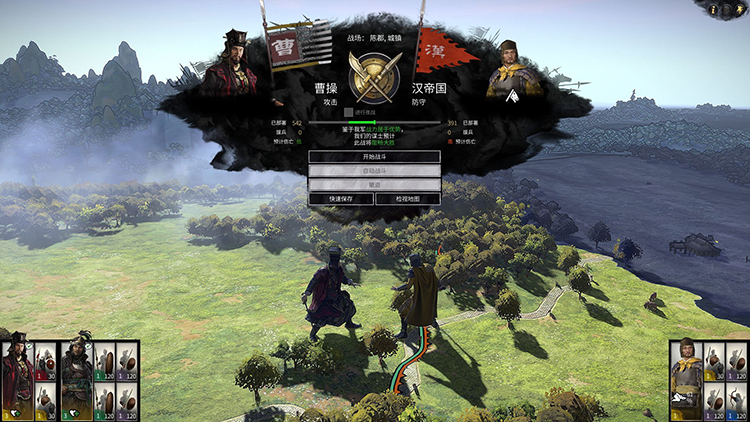This screenshot has width=750, height=422.
Task: Toggle the 进行夜战 night battle checkbox
Action: [x=348, y=113]
